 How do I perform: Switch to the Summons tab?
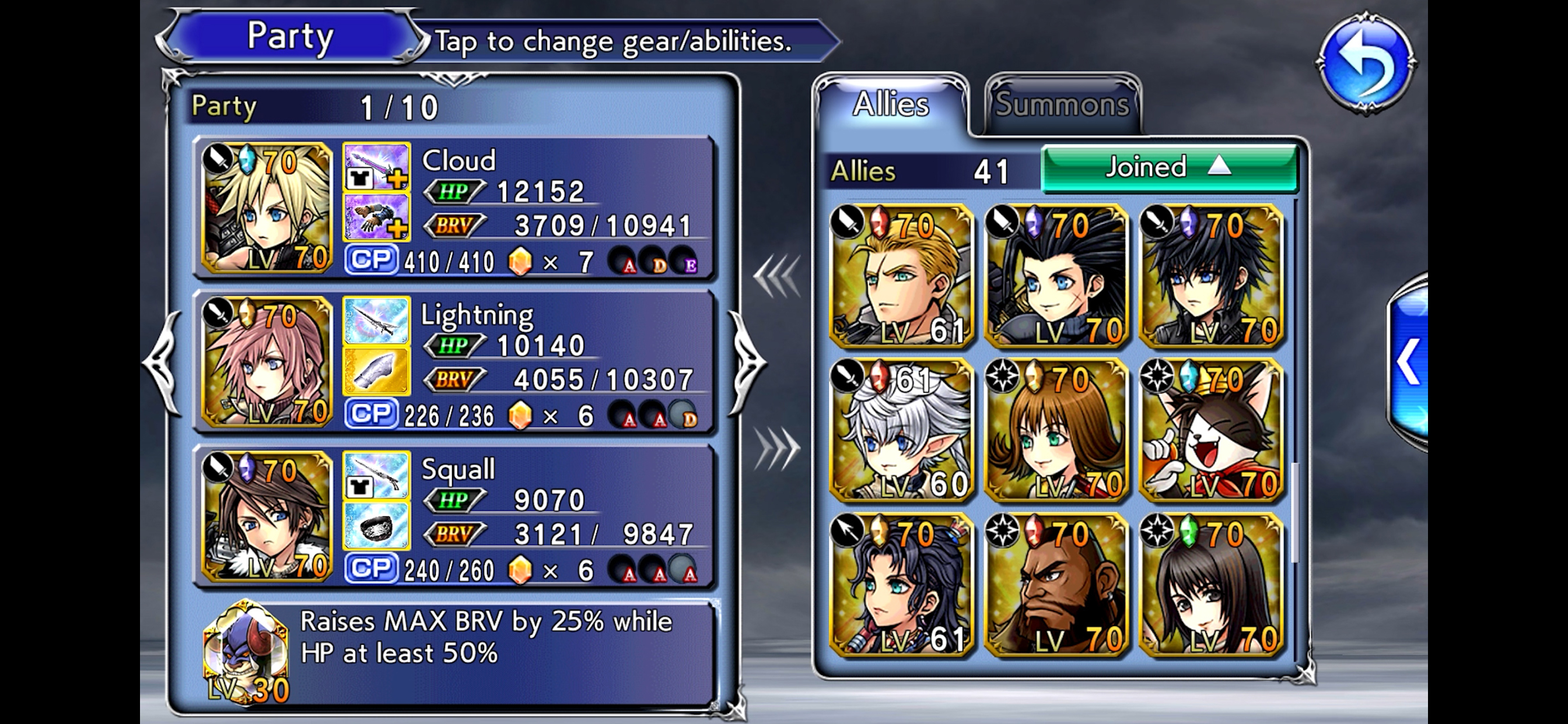click(x=1062, y=105)
